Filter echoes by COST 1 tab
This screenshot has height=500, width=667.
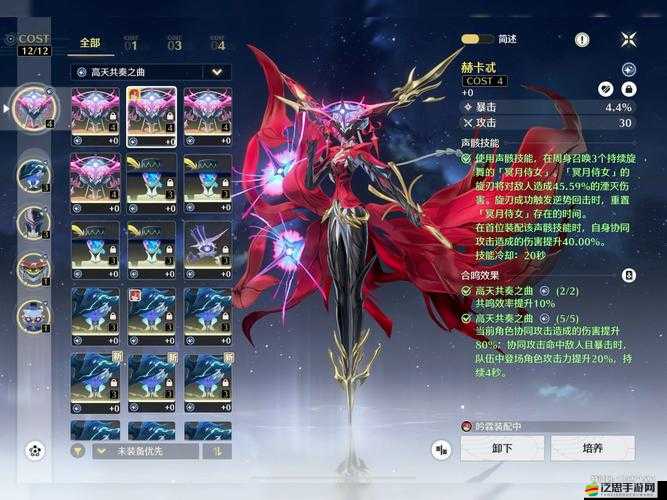tap(132, 44)
